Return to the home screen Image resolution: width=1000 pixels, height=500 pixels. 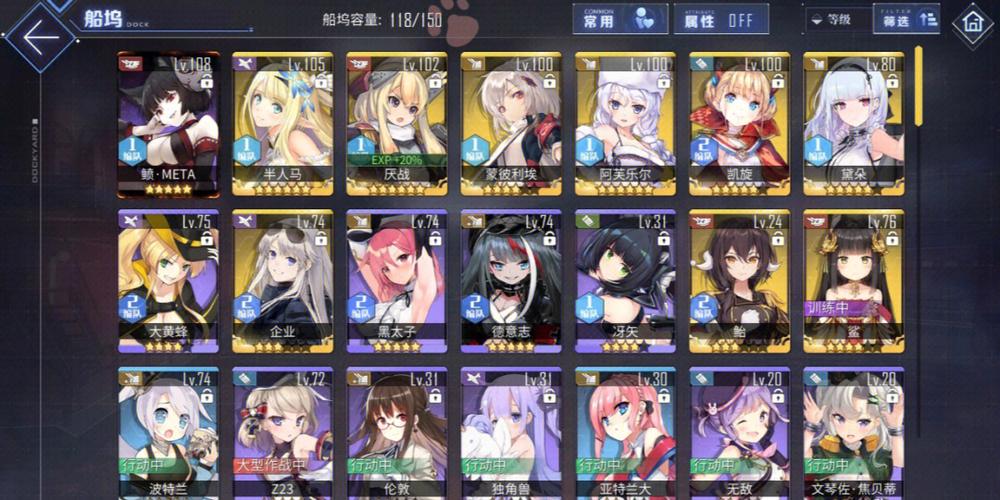(x=971, y=24)
